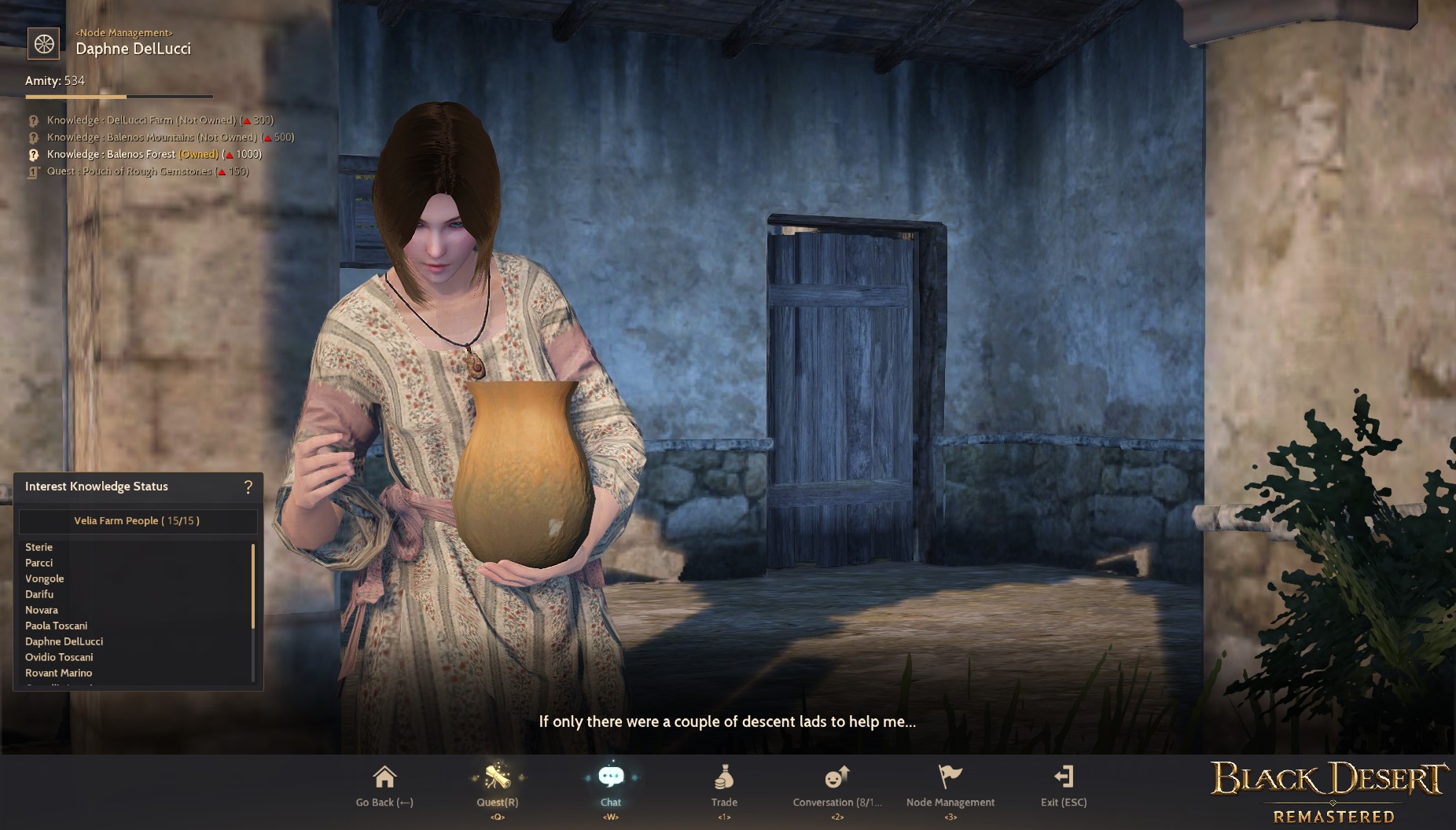Expand the Interest Knowledge Status help
The image size is (1456, 830).
[x=248, y=487]
